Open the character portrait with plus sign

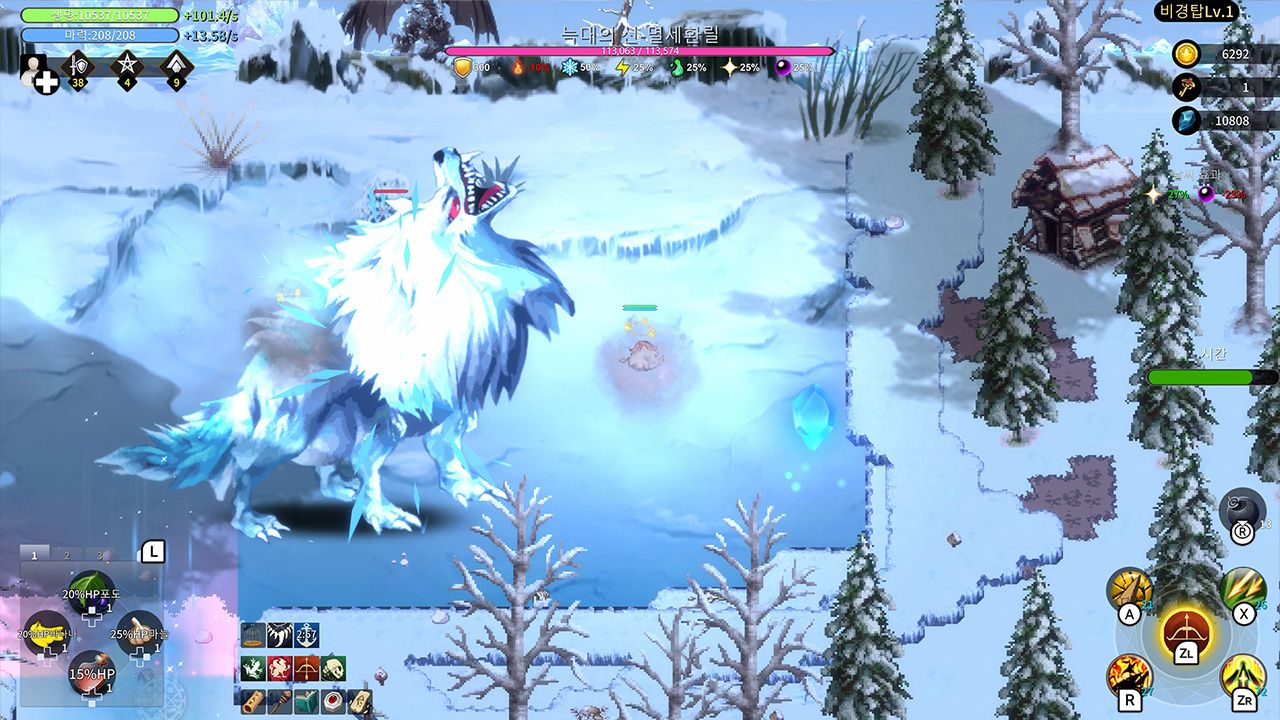38,73
